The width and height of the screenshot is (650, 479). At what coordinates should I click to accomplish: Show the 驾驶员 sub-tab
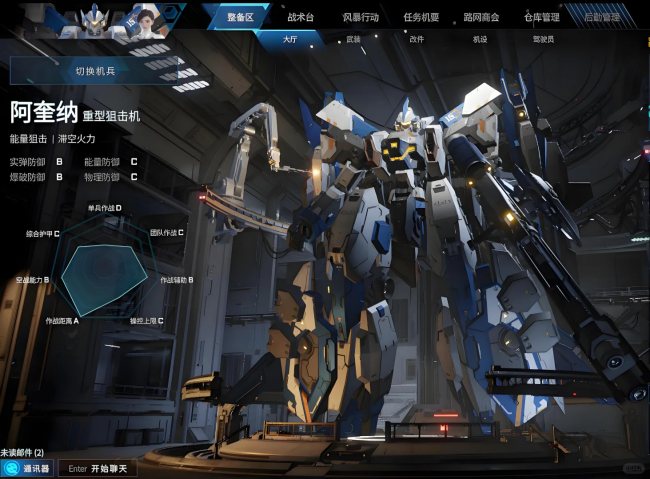(x=543, y=40)
